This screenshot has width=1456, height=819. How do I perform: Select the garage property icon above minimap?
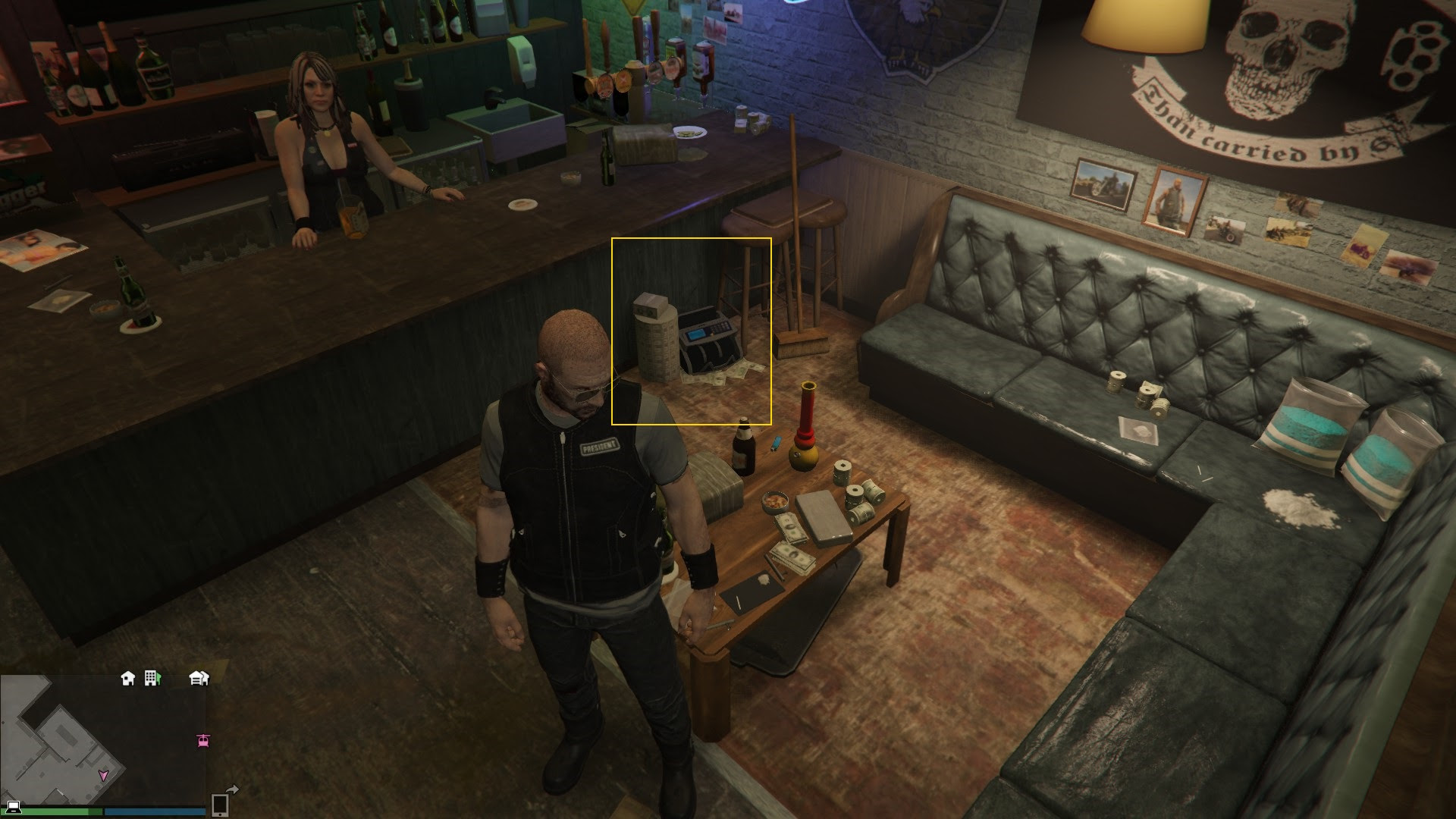click(x=199, y=678)
